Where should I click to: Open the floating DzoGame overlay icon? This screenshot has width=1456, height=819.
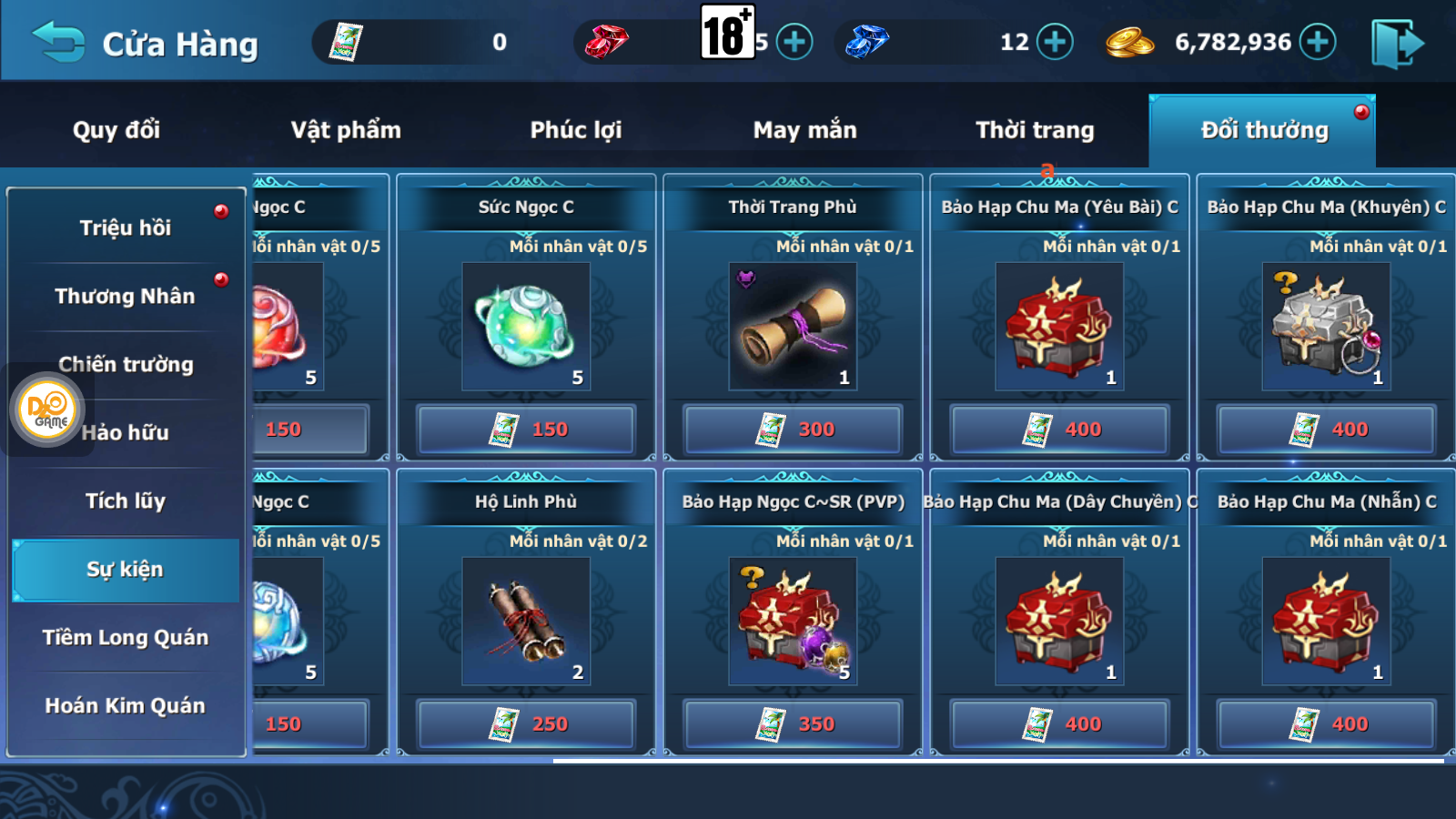(48, 409)
